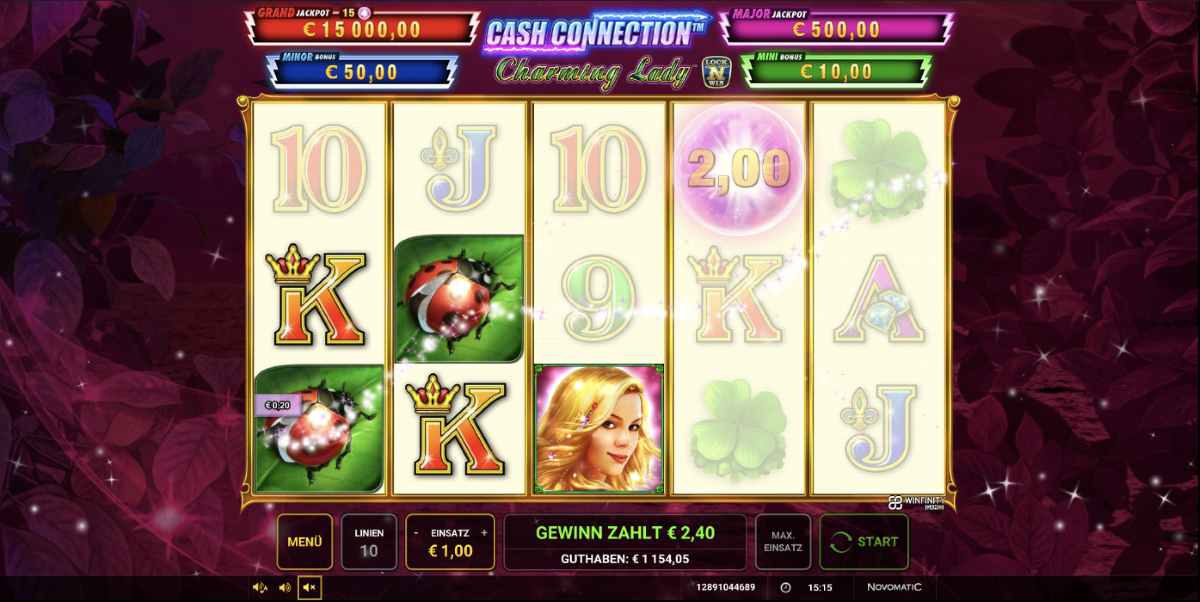Open the MENÜ button
Image resolution: width=1200 pixels, height=602 pixels.
[304, 542]
